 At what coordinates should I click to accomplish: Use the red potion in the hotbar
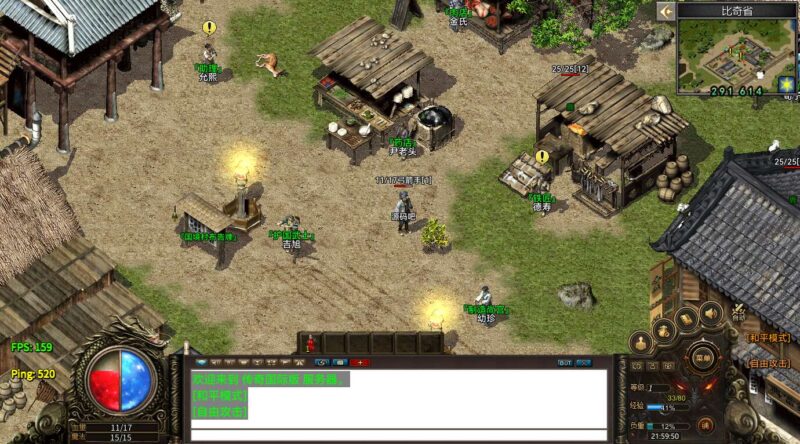pyautogui.click(x=310, y=343)
